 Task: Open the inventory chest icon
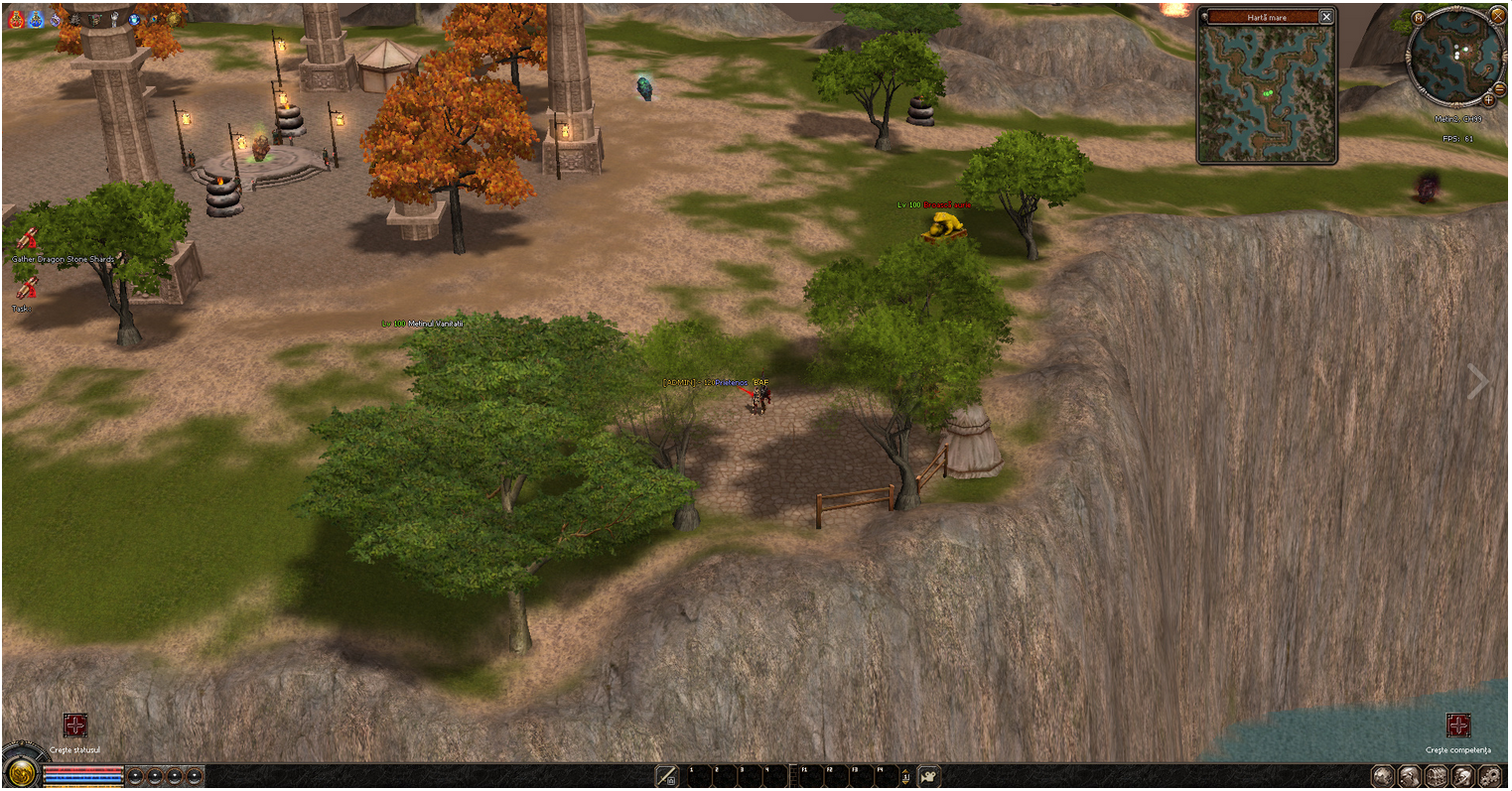[x=1436, y=776]
